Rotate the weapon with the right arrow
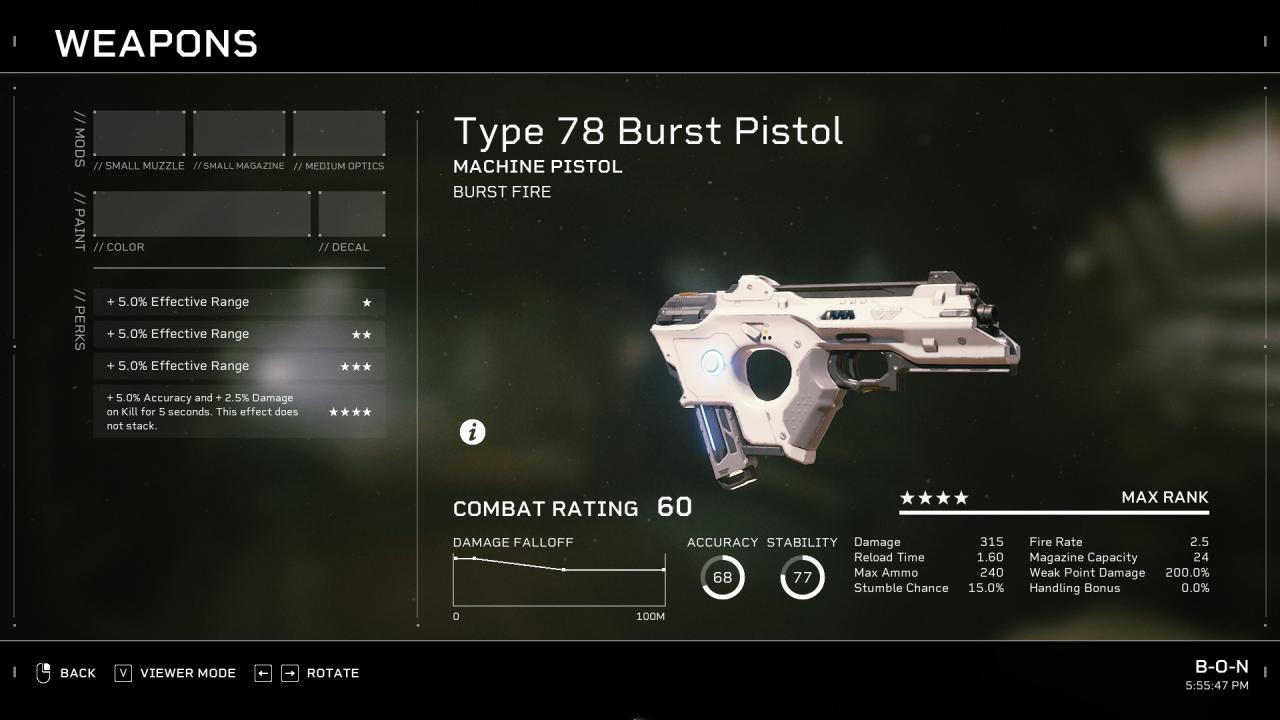 (x=290, y=673)
